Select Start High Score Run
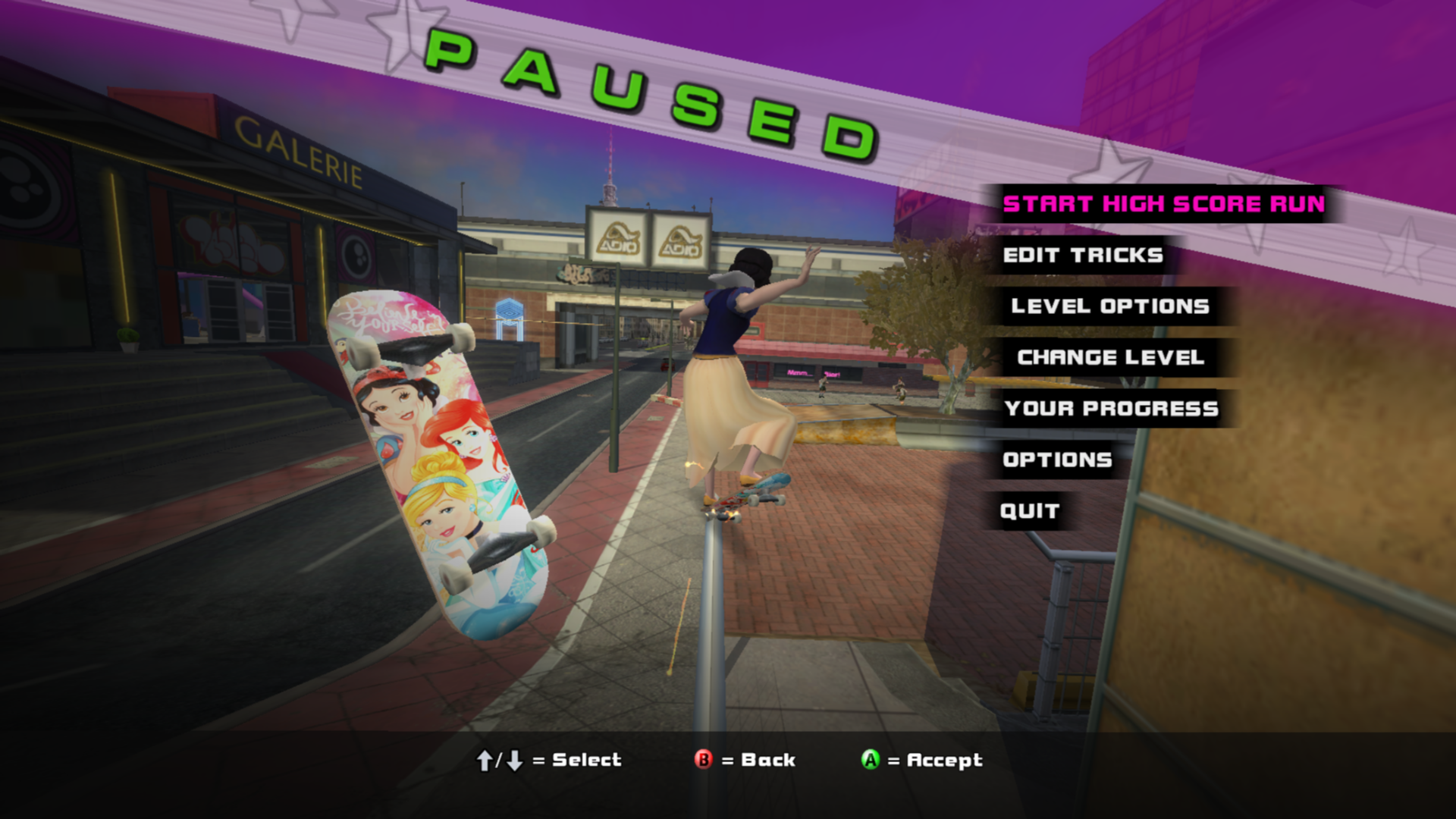1456x819 pixels. click(x=1163, y=204)
